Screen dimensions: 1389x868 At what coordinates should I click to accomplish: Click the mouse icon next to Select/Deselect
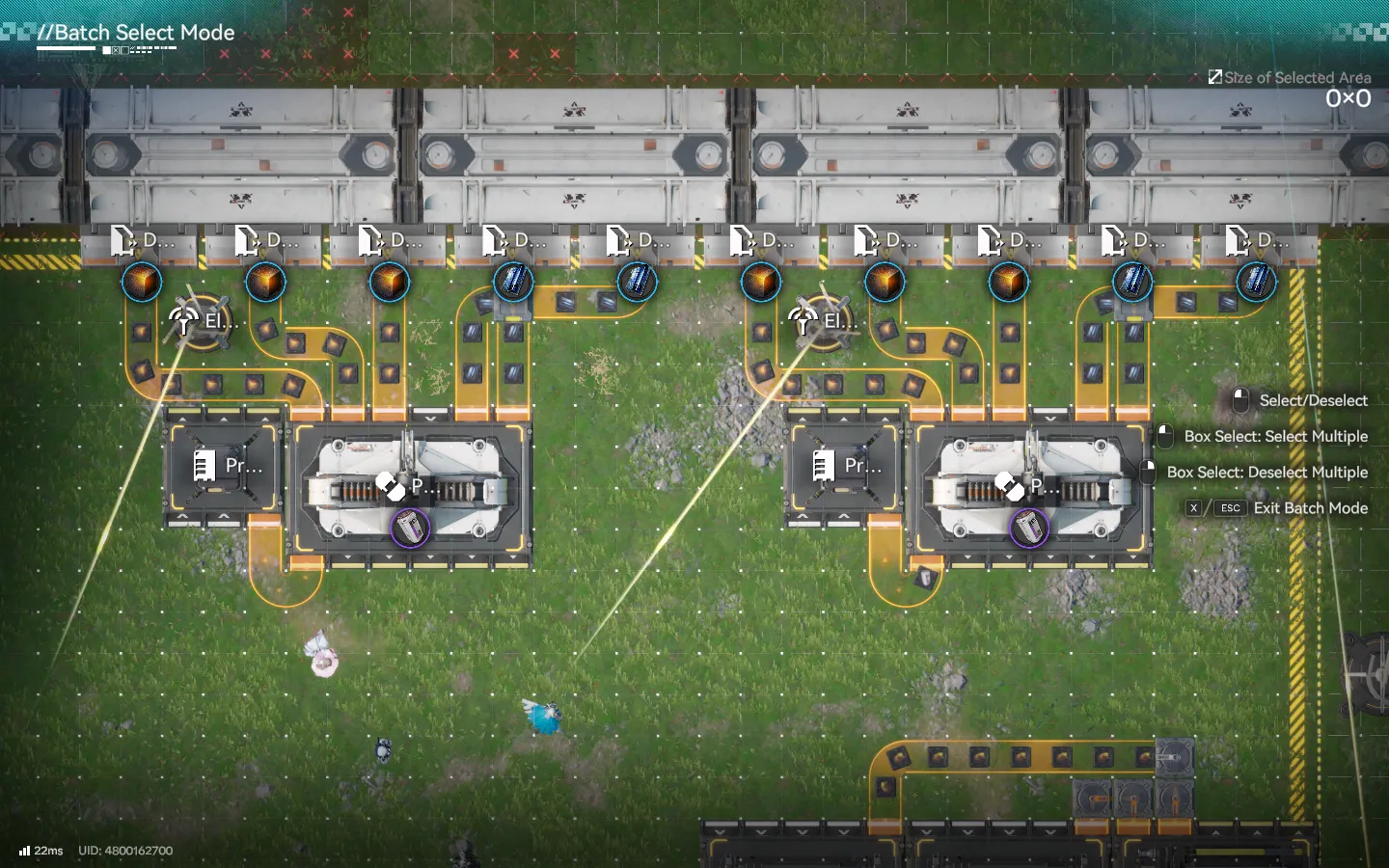(1239, 400)
